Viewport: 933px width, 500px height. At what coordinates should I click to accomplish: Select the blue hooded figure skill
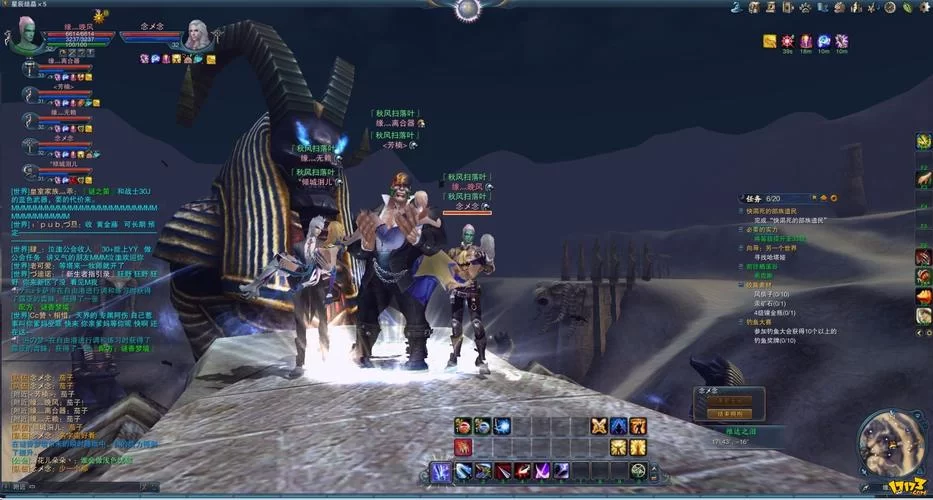pyautogui.click(x=619, y=426)
